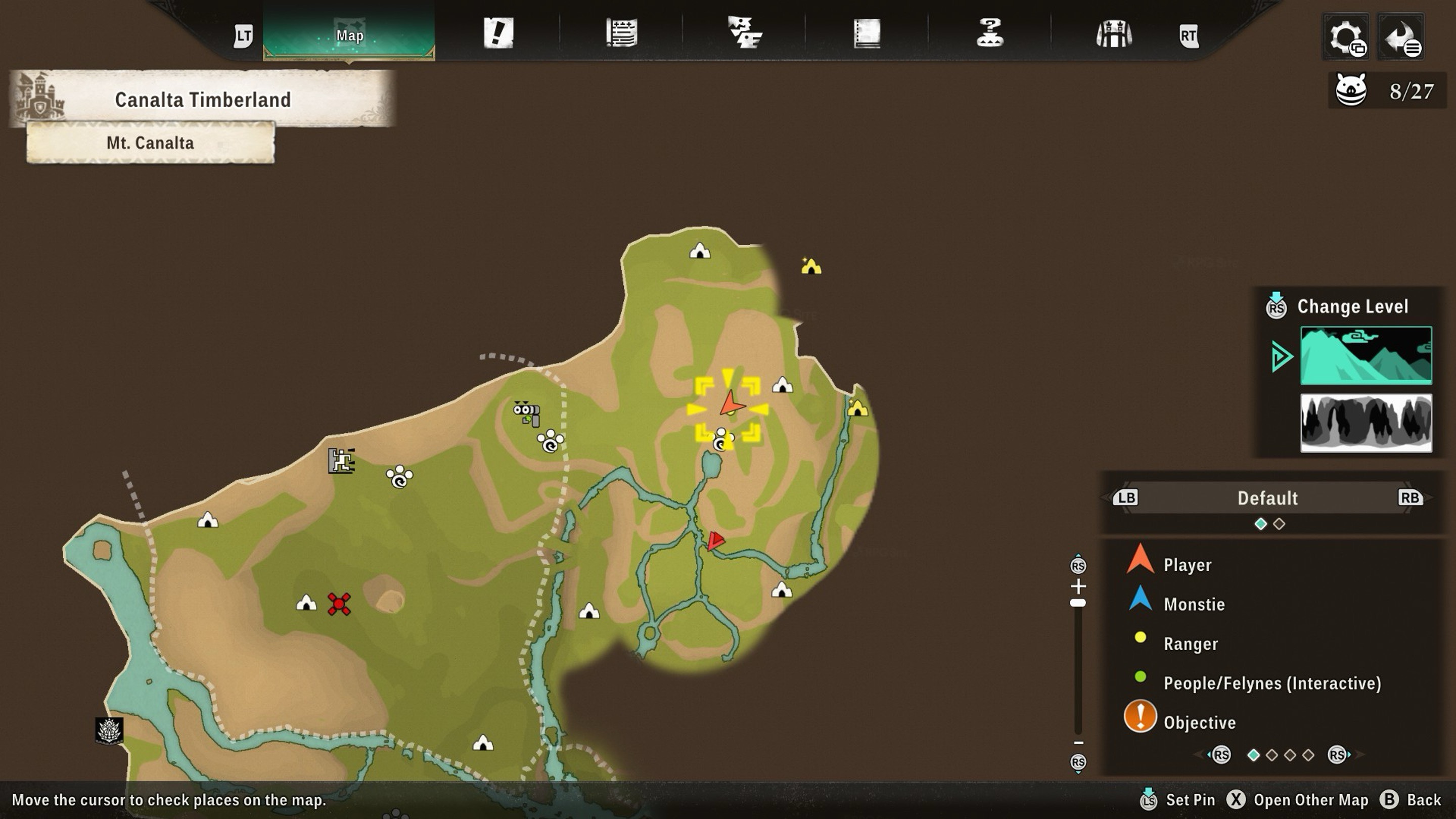Viewport: 1456px width, 819px height.
Task: Click the Mt. Canalta area label
Action: [x=150, y=143]
